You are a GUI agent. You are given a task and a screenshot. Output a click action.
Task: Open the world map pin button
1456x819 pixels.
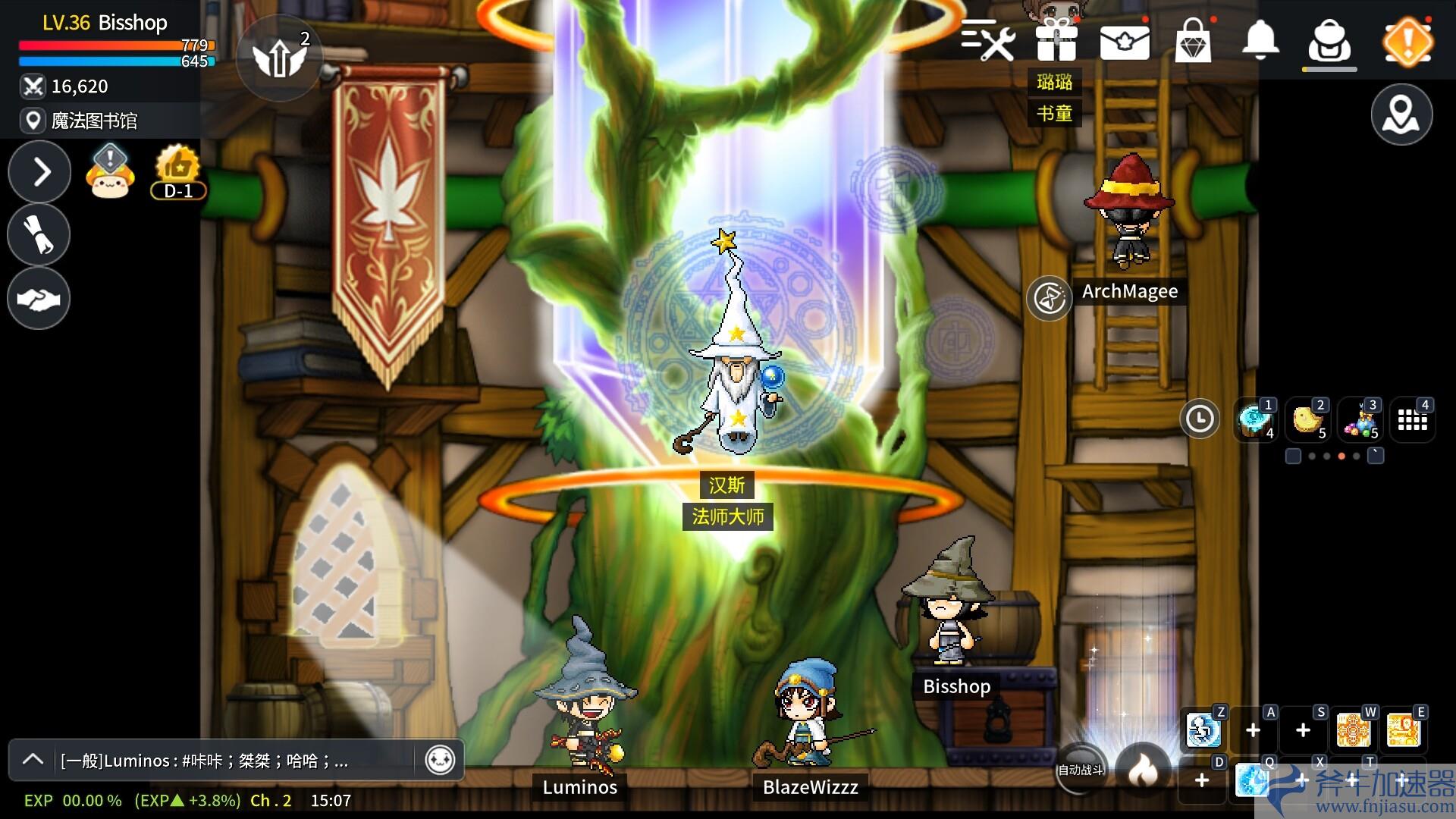coord(1401,115)
